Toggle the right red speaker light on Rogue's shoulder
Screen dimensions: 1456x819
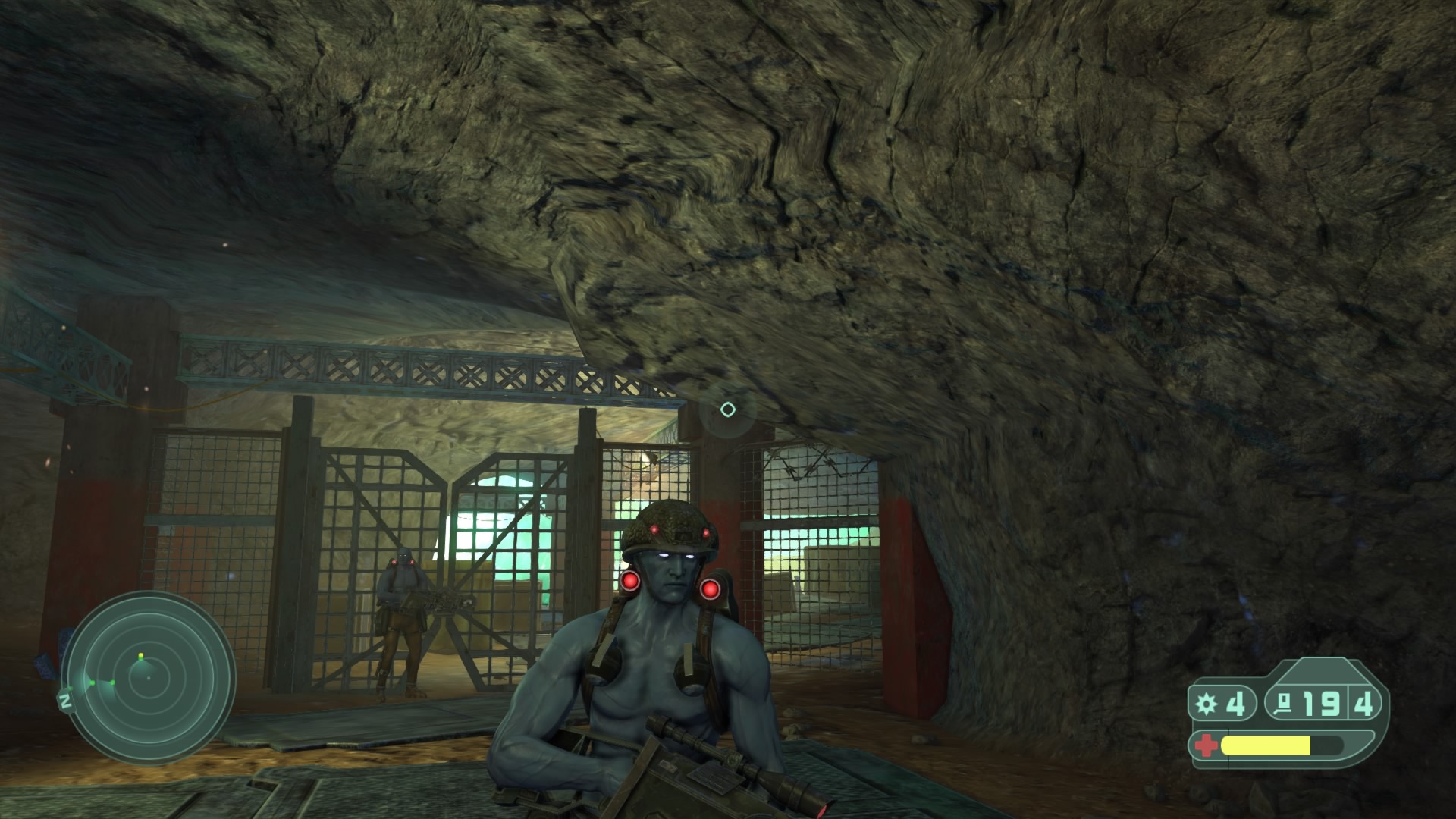(x=711, y=589)
